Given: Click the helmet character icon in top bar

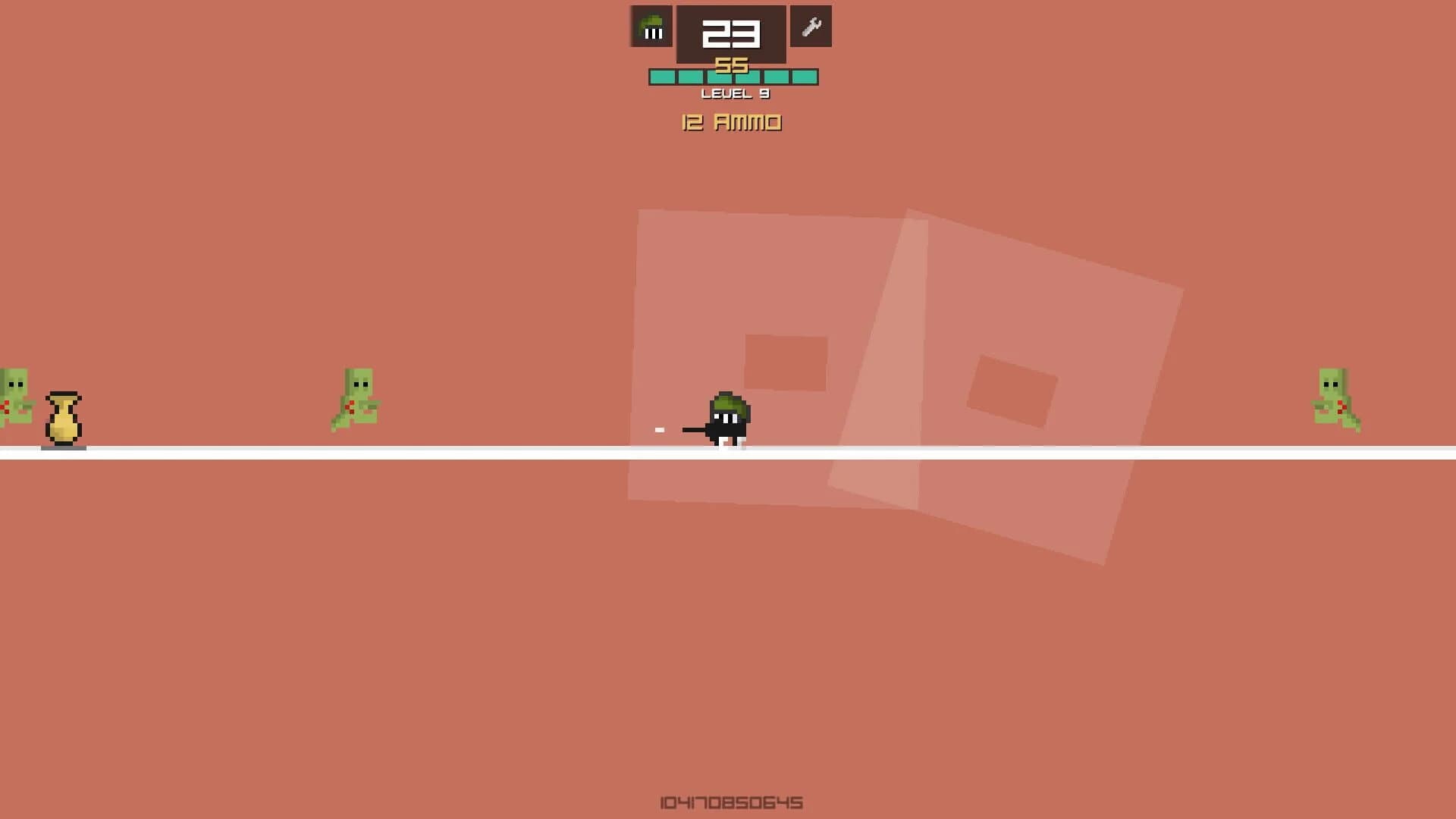Looking at the screenshot, I should coord(651,27).
